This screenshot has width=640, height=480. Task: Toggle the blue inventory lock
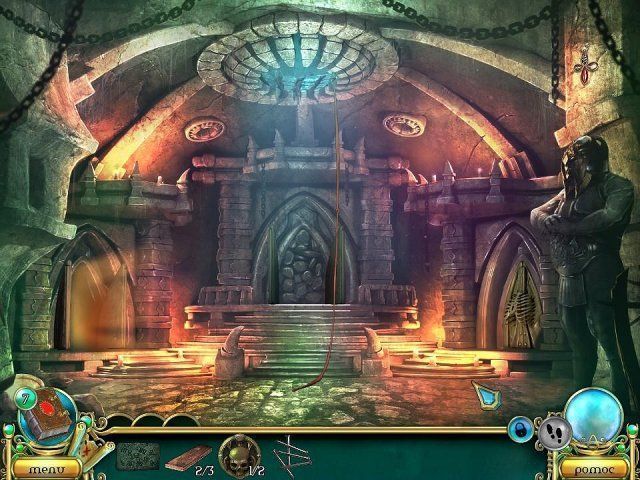(519, 428)
